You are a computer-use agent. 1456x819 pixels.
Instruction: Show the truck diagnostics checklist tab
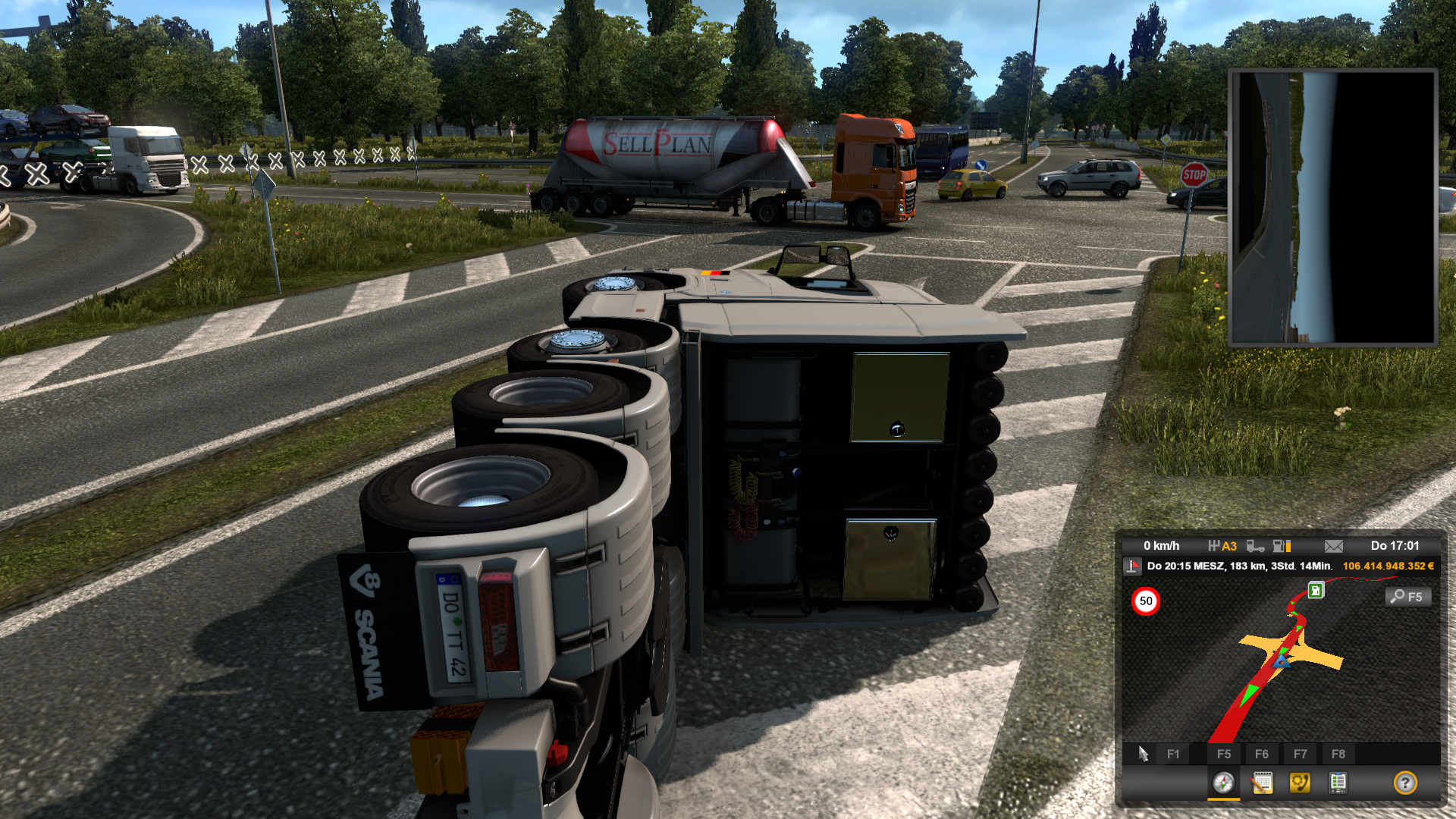click(x=1338, y=783)
